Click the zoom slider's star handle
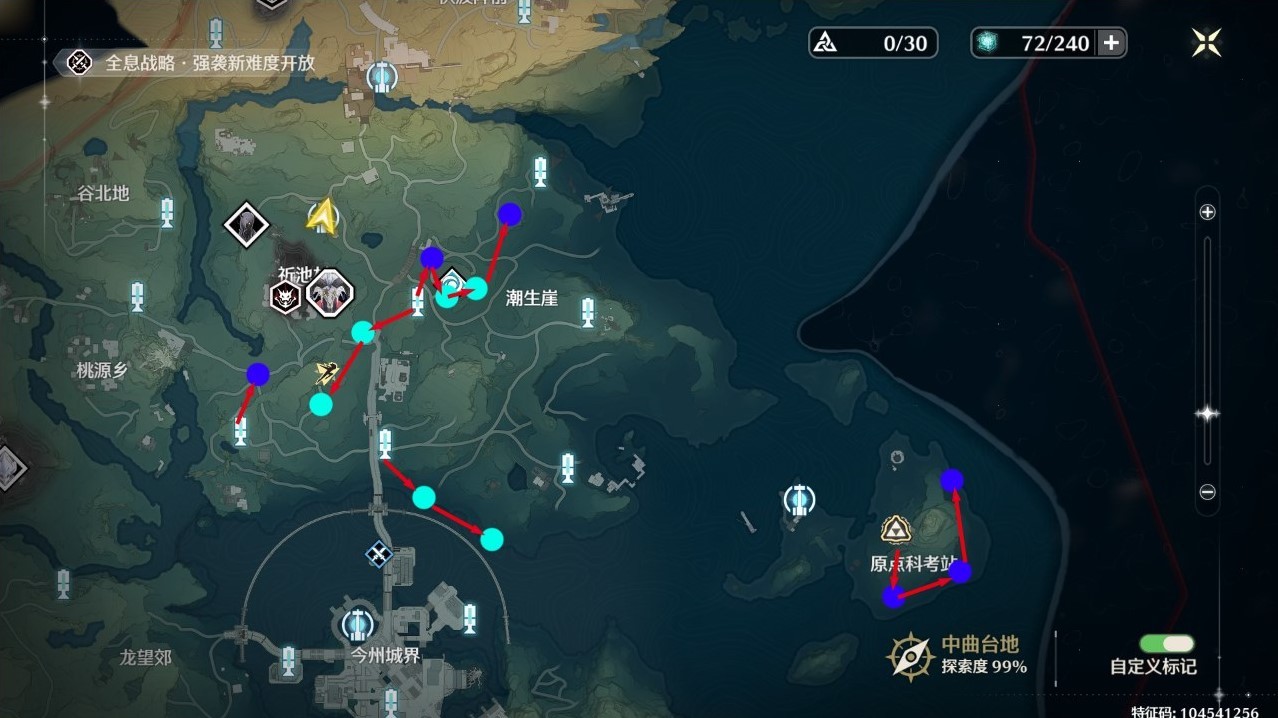Viewport: 1278px width, 718px height. click(1207, 414)
